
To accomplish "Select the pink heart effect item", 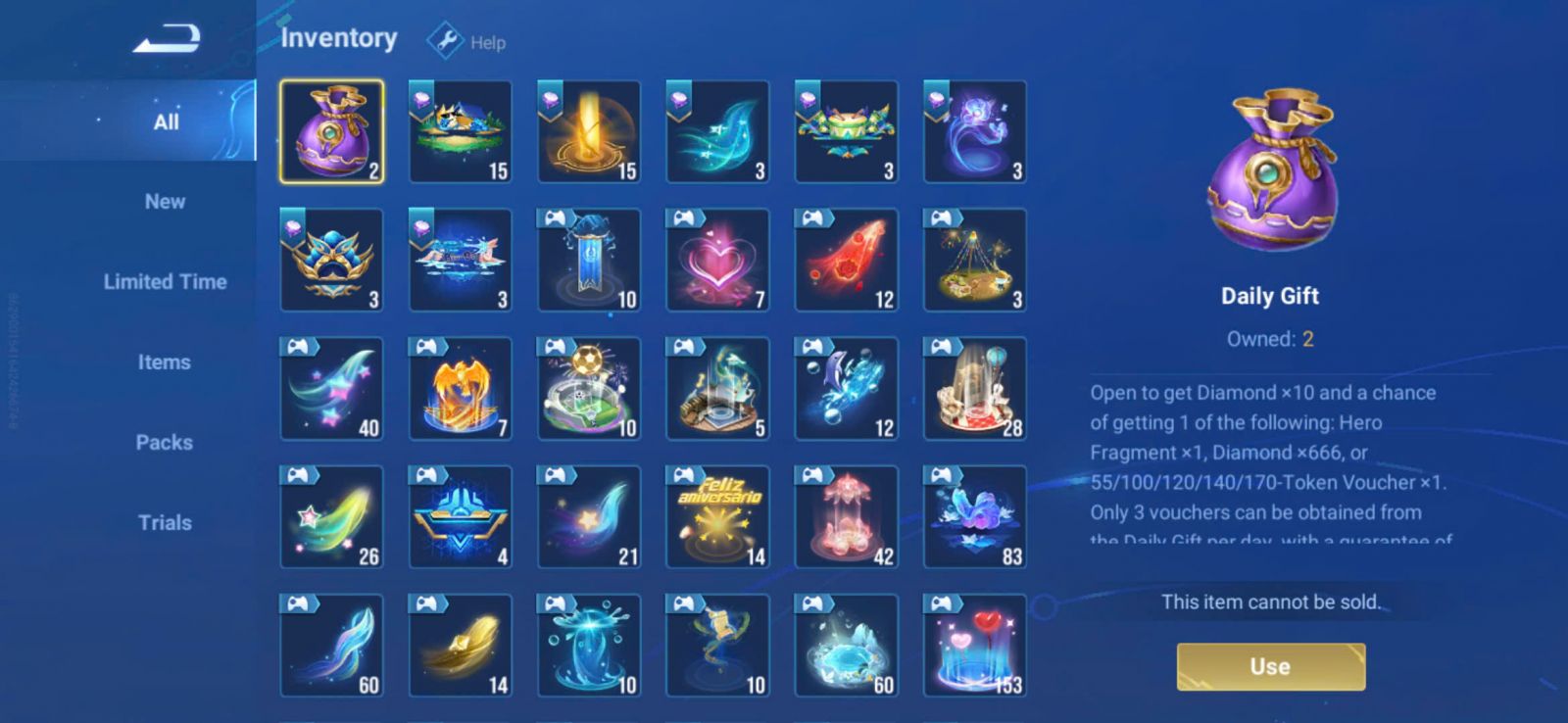I will (717, 261).
